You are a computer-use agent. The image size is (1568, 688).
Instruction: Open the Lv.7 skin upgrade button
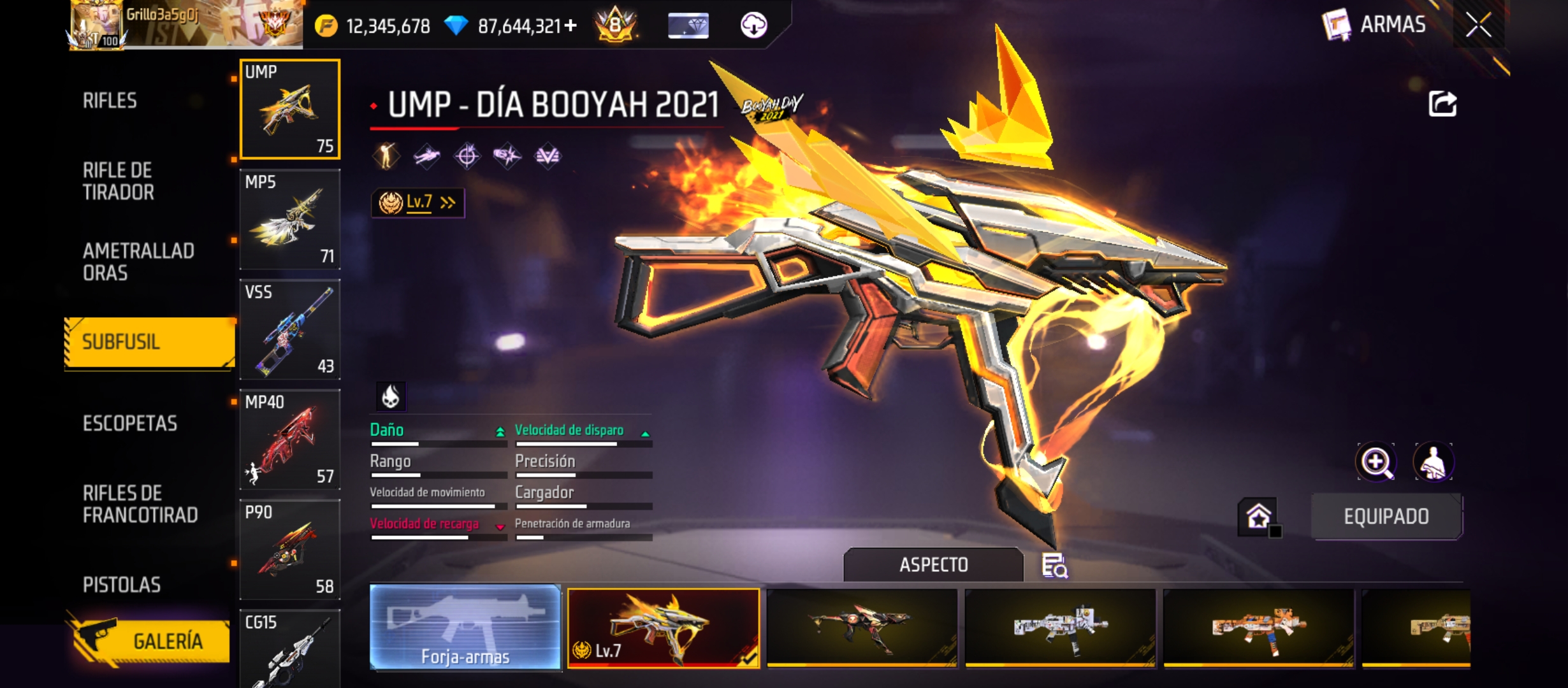[418, 203]
